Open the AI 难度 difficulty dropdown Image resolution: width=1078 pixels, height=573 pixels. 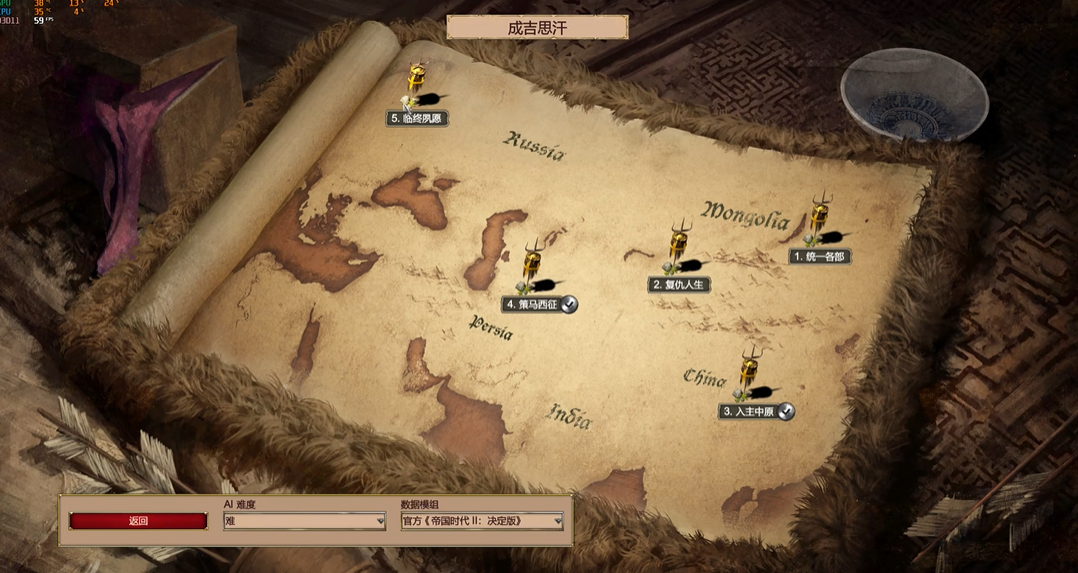305,521
